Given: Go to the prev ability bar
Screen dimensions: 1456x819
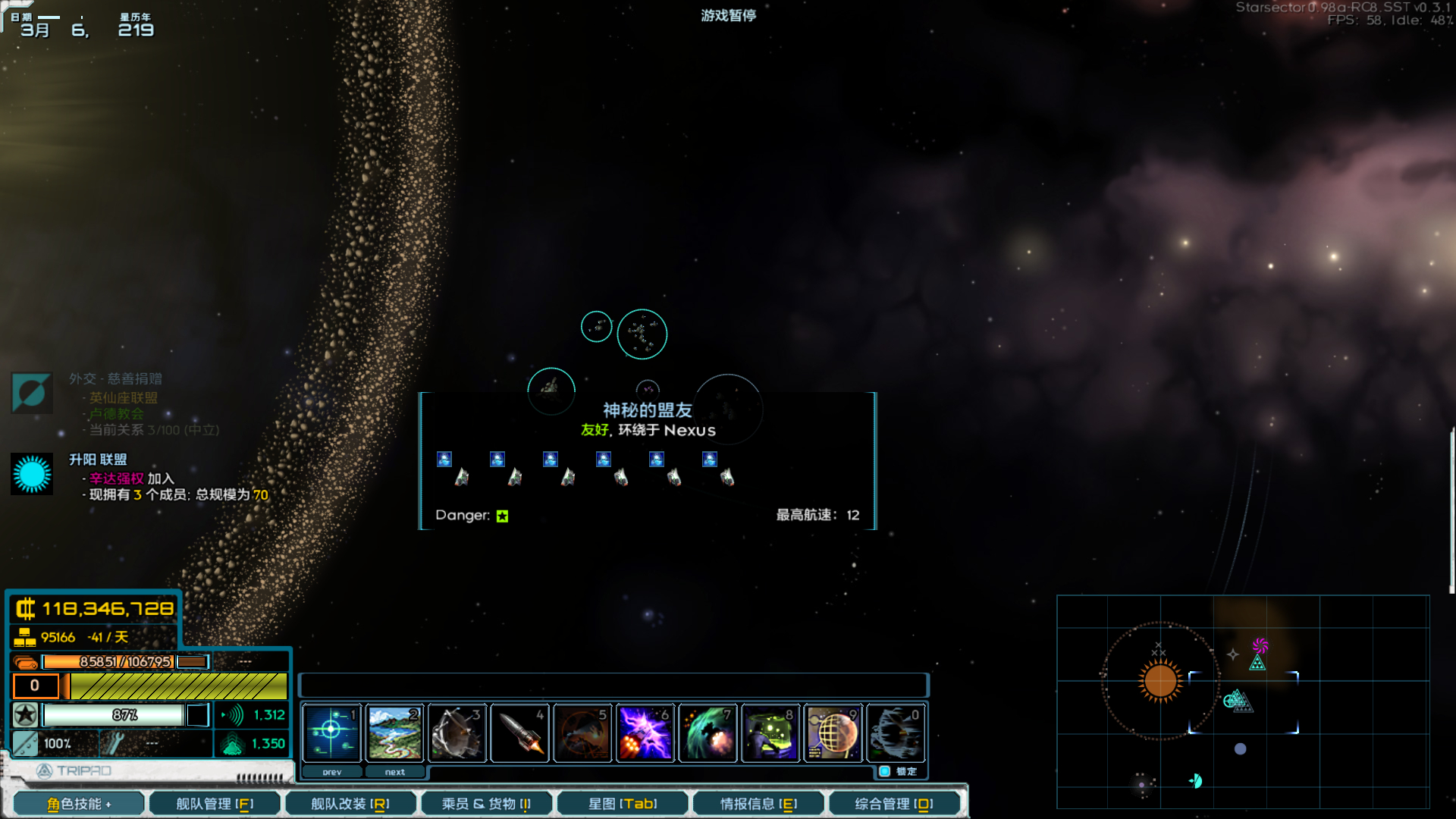Looking at the screenshot, I should (x=332, y=772).
